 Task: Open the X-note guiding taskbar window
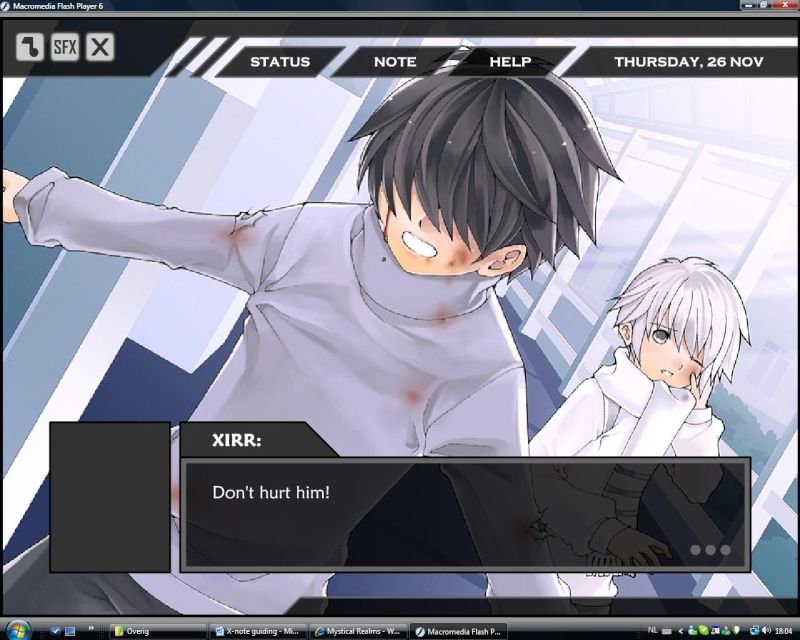pyautogui.click(x=256, y=631)
